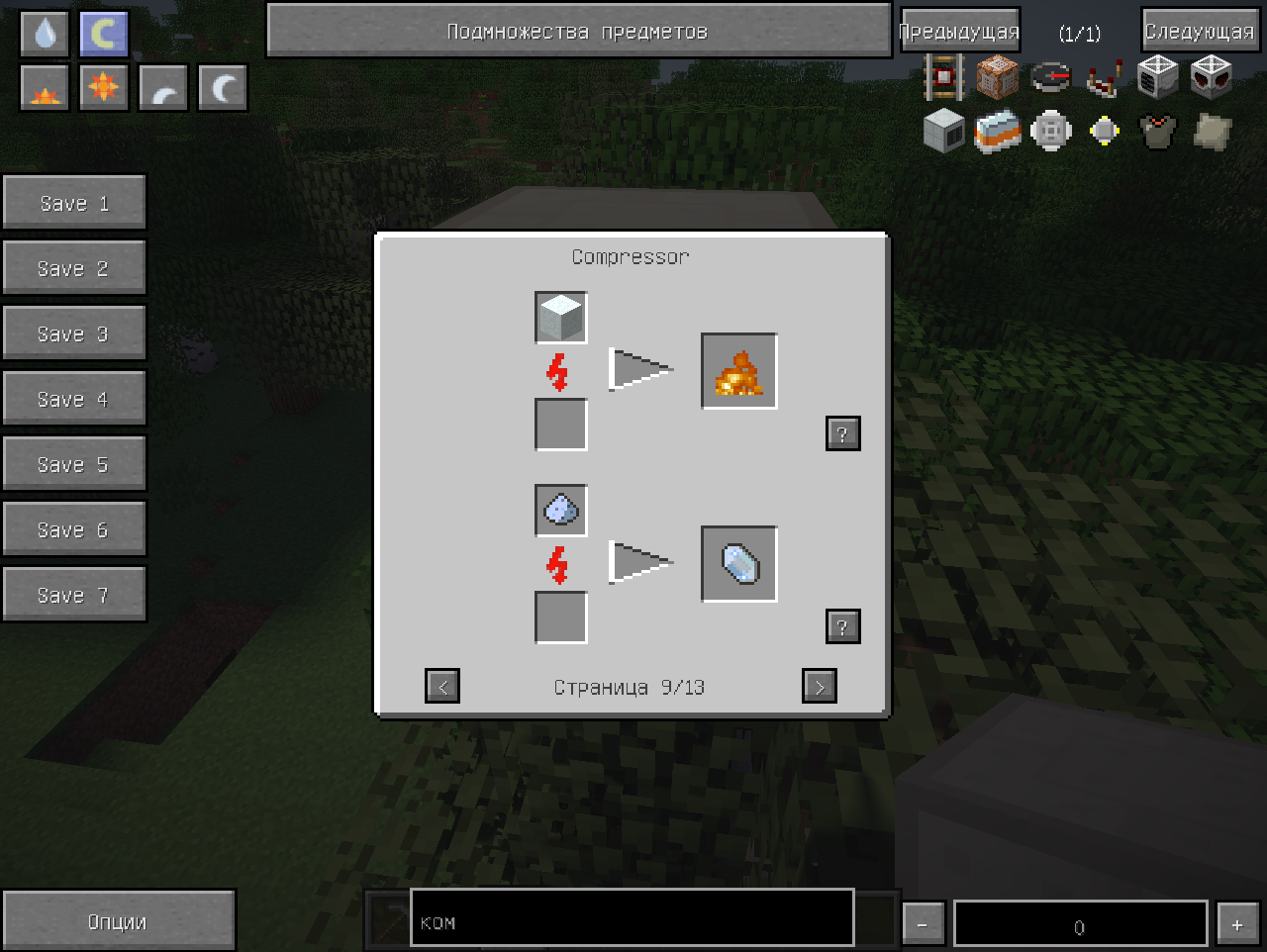
Task: Pick the compass item in item panel
Action: [1051, 77]
